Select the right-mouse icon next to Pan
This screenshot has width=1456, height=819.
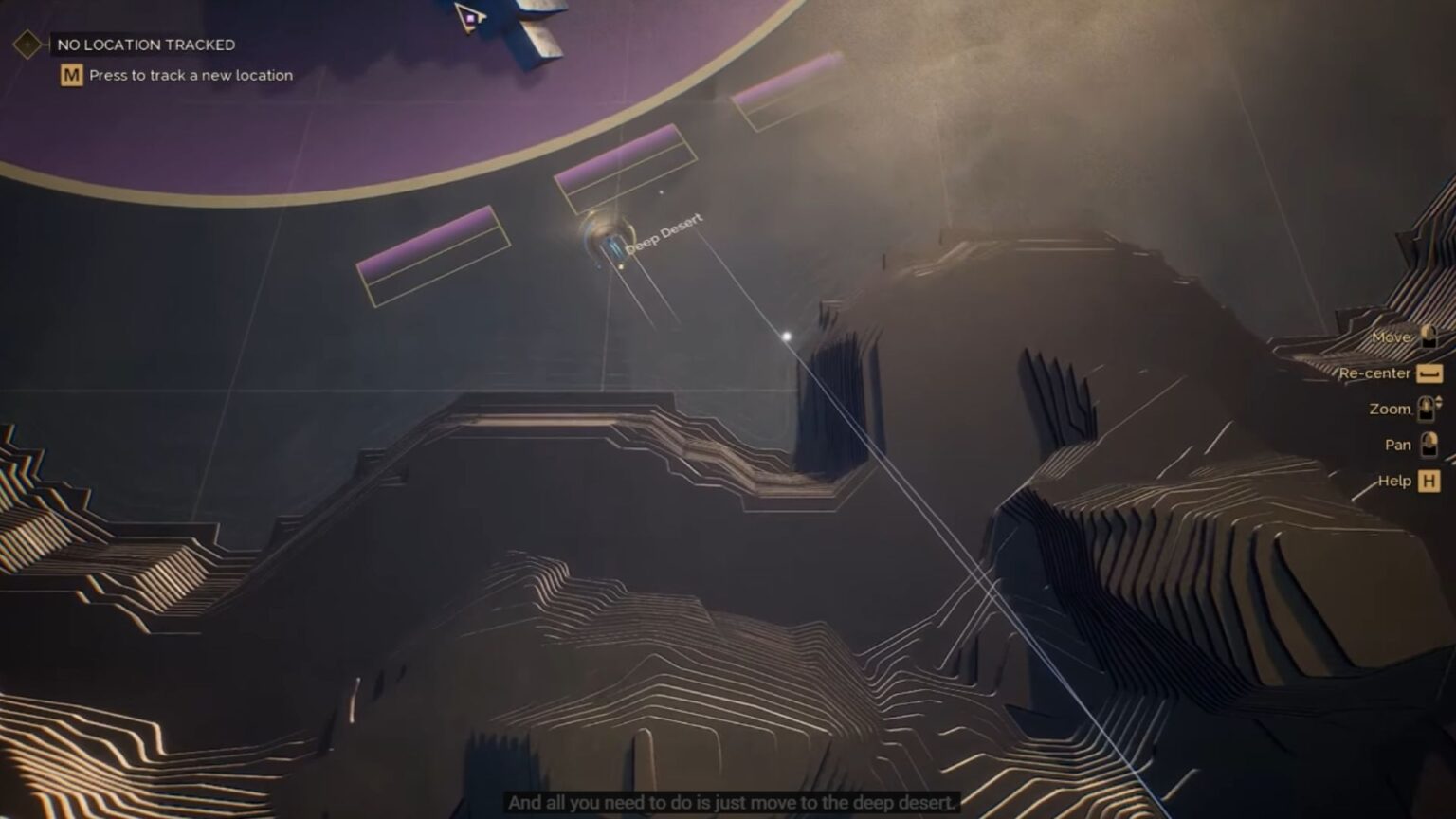click(x=1429, y=444)
